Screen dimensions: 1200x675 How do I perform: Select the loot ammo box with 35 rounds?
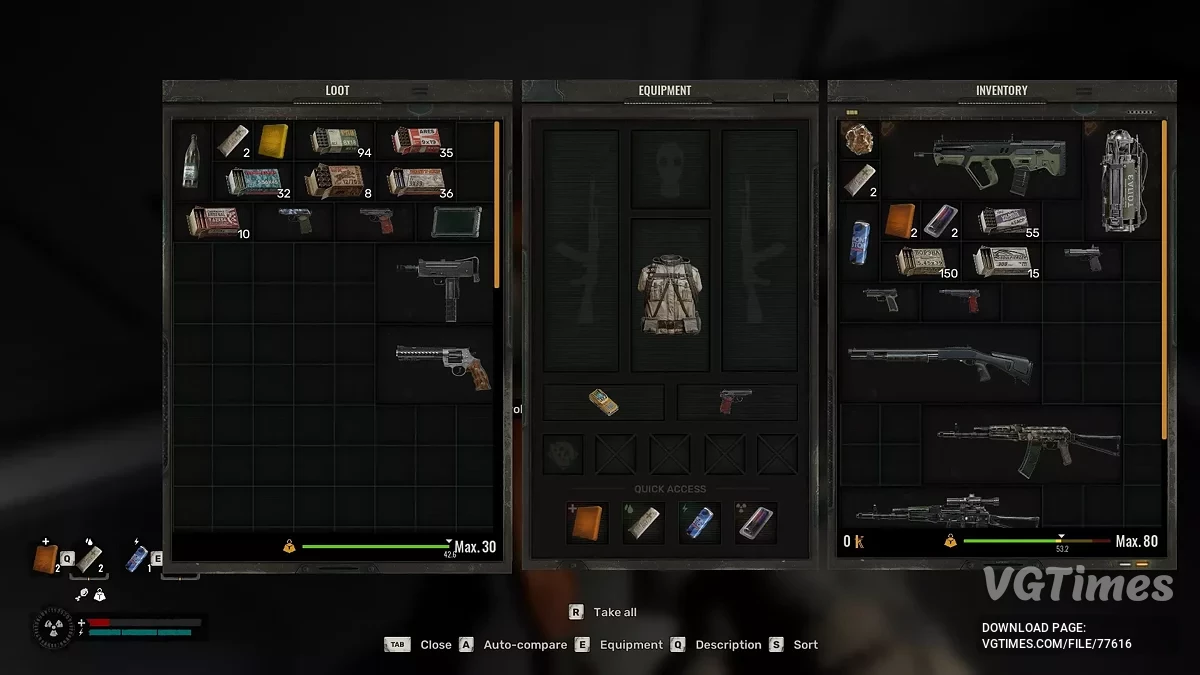click(x=415, y=141)
